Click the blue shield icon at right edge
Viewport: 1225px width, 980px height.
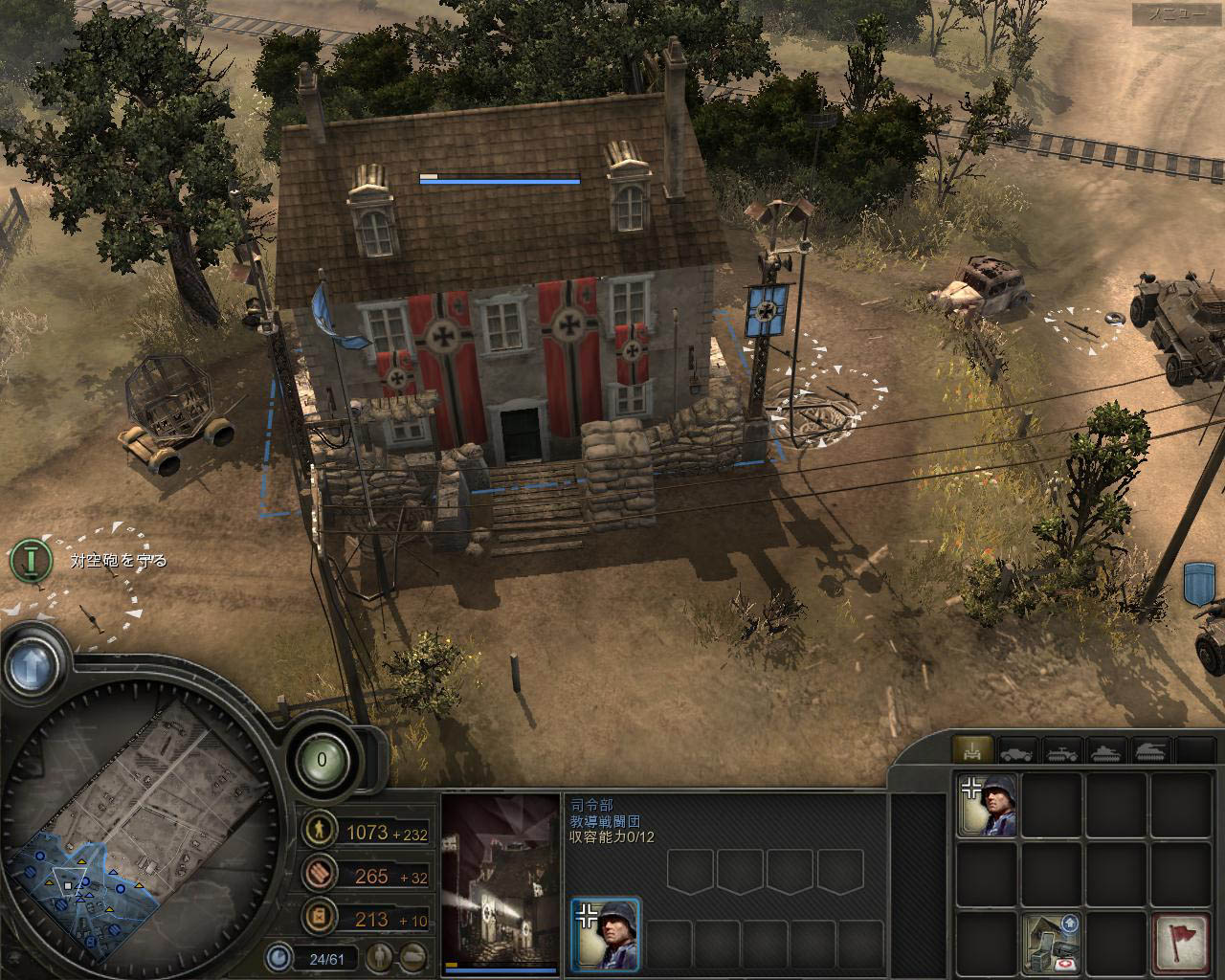tap(1199, 582)
